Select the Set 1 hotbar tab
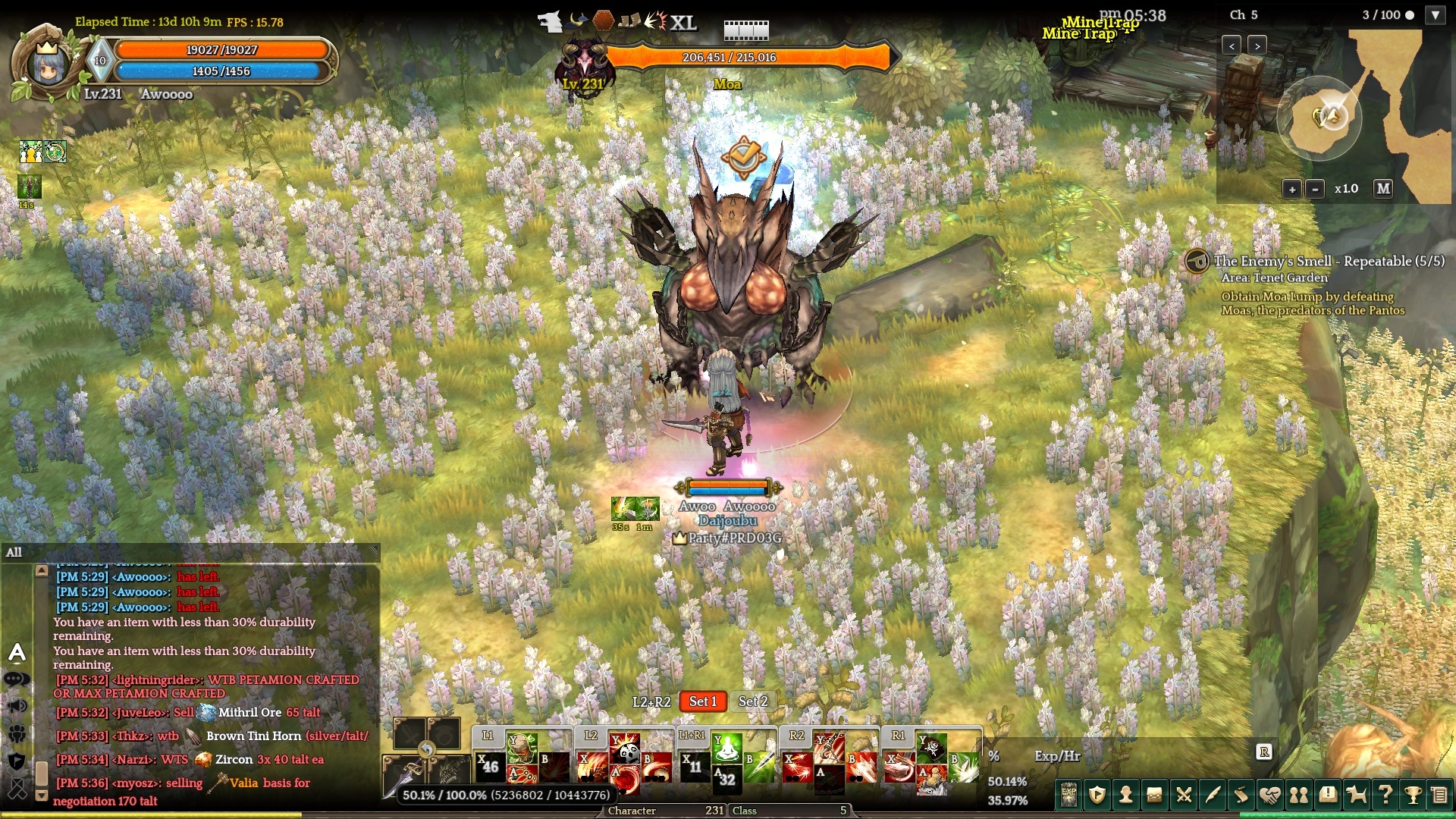 (703, 701)
